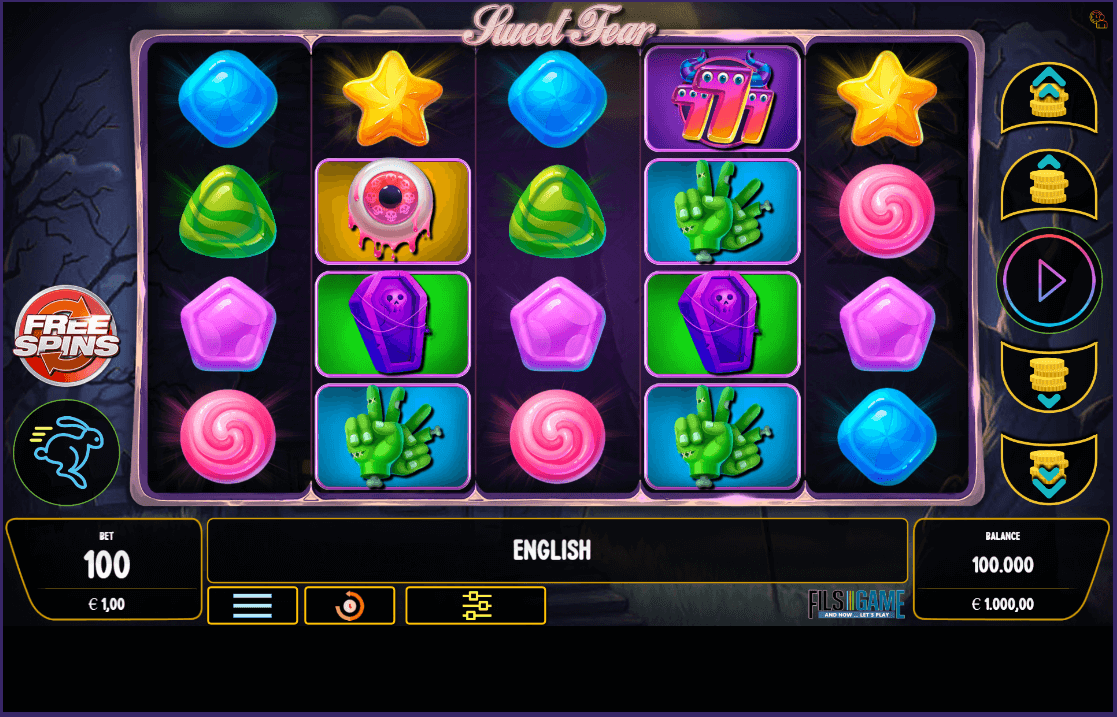
Task: Open the game history clock button
Action: click(350, 605)
